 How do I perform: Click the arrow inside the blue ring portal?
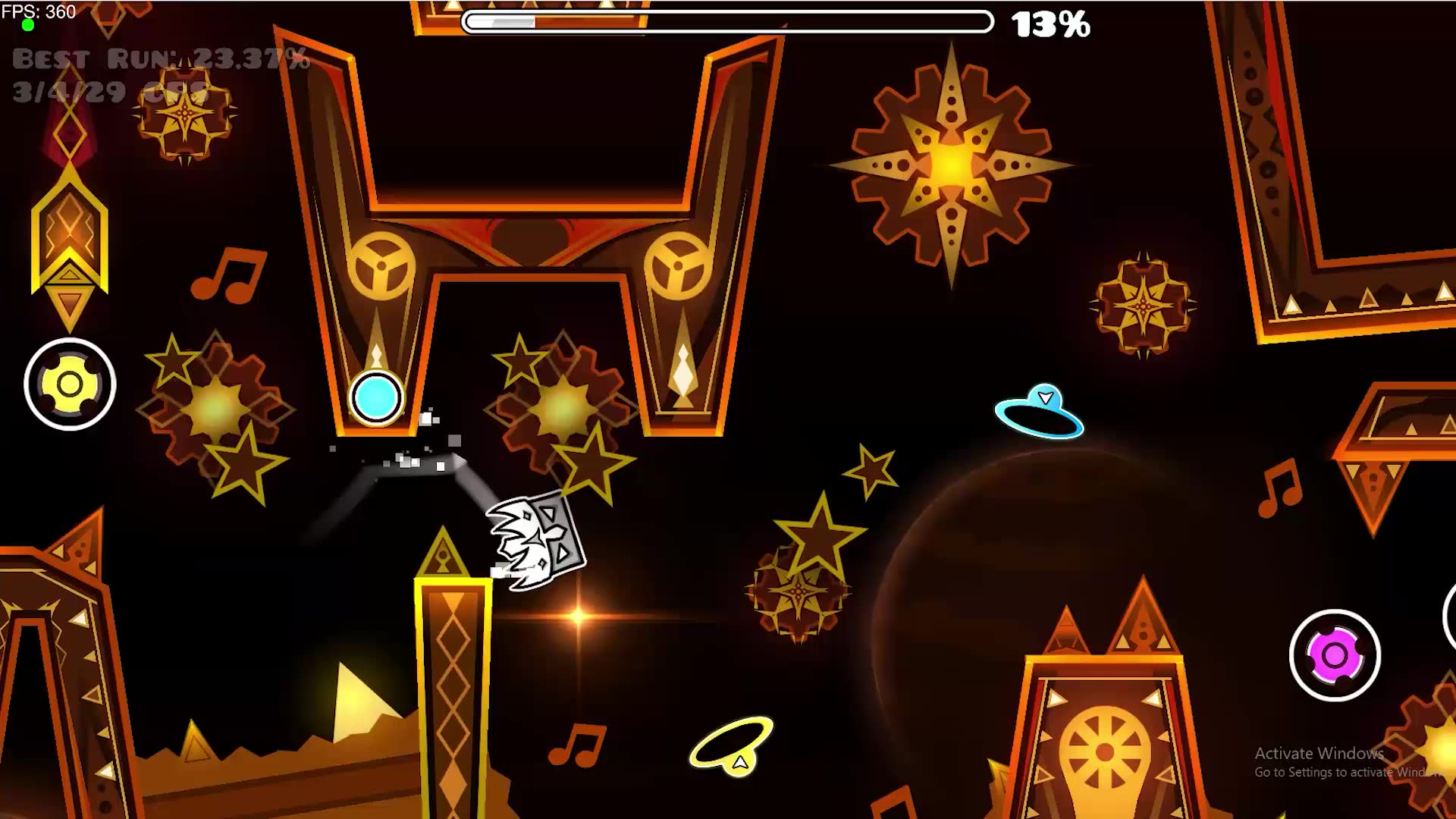pyautogui.click(x=1046, y=397)
